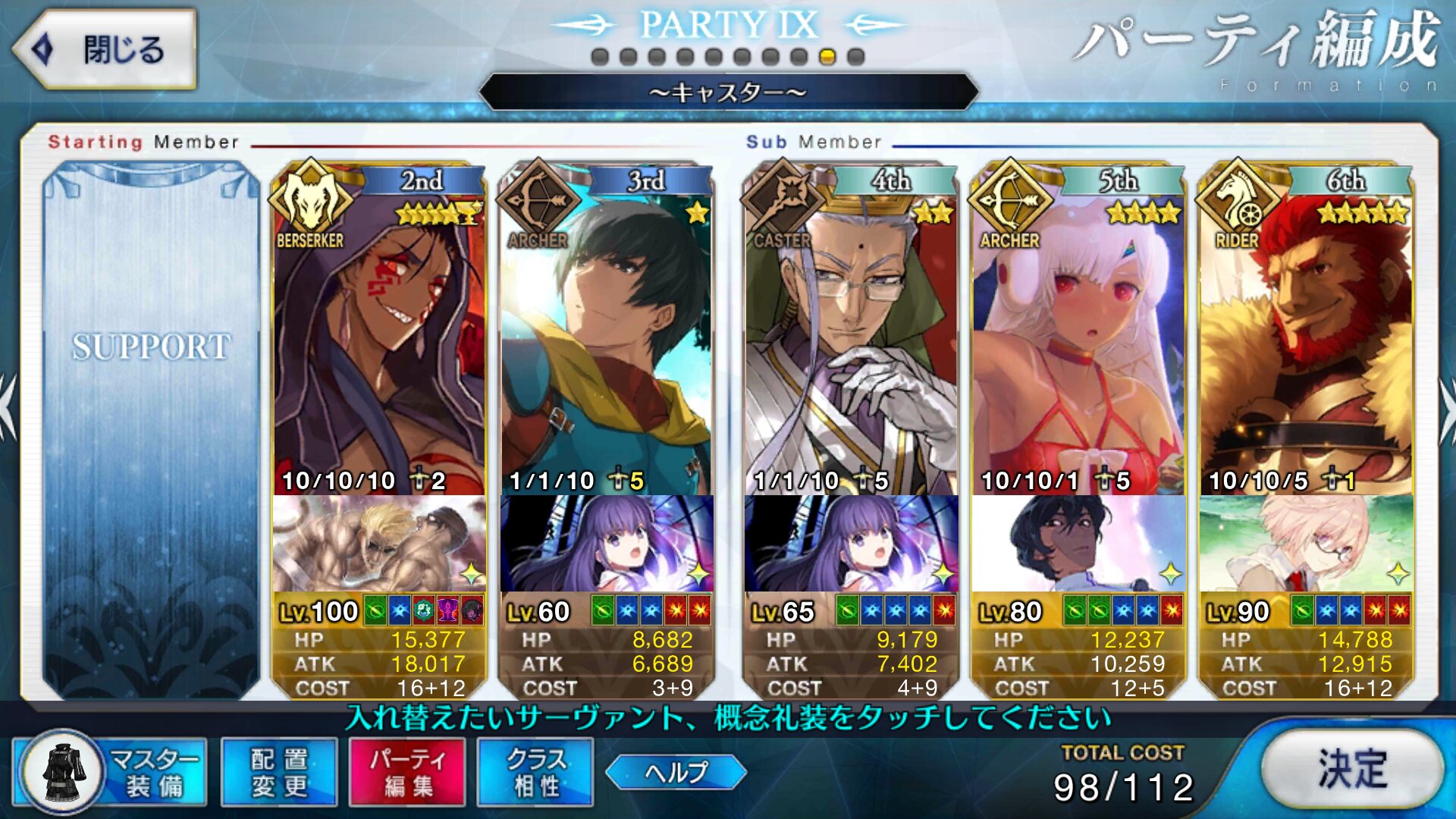Jump to the last party page dot
This screenshot has width=1456, height=819.
click(x=856, y=57)
